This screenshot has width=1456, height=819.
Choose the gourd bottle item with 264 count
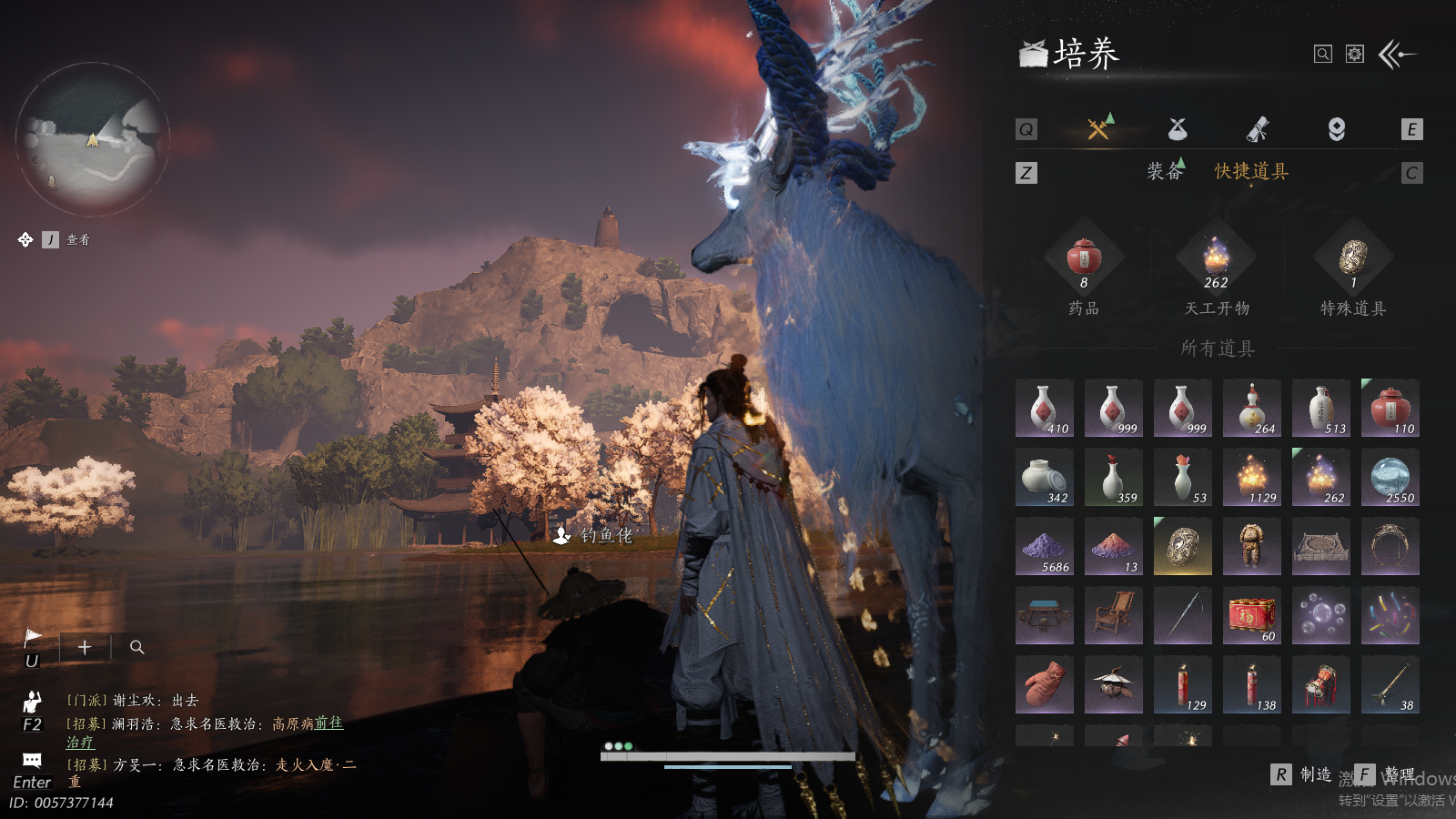1251,409
